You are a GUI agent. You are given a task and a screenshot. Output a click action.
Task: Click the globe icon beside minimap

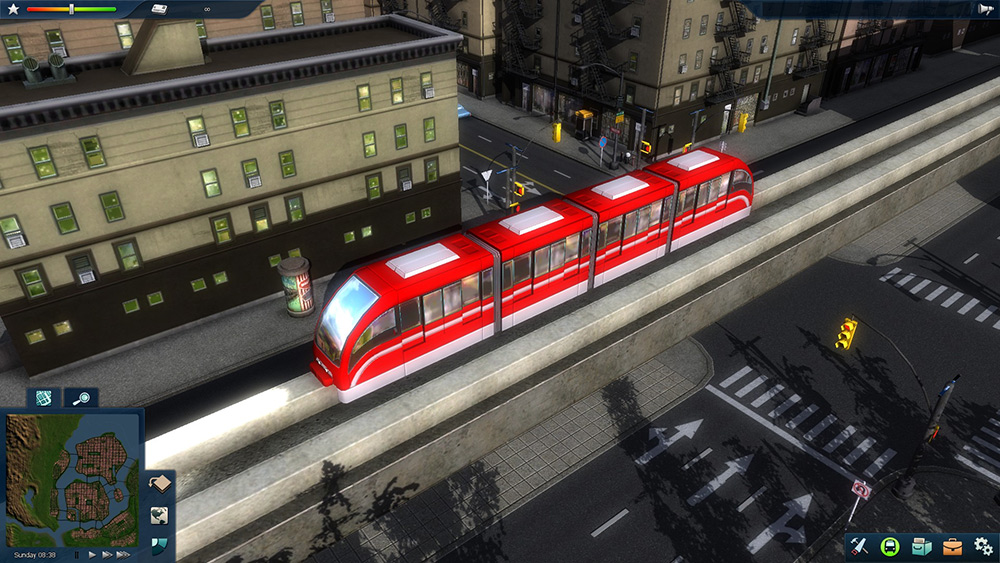pyautogui.click(x=160, y=515)
